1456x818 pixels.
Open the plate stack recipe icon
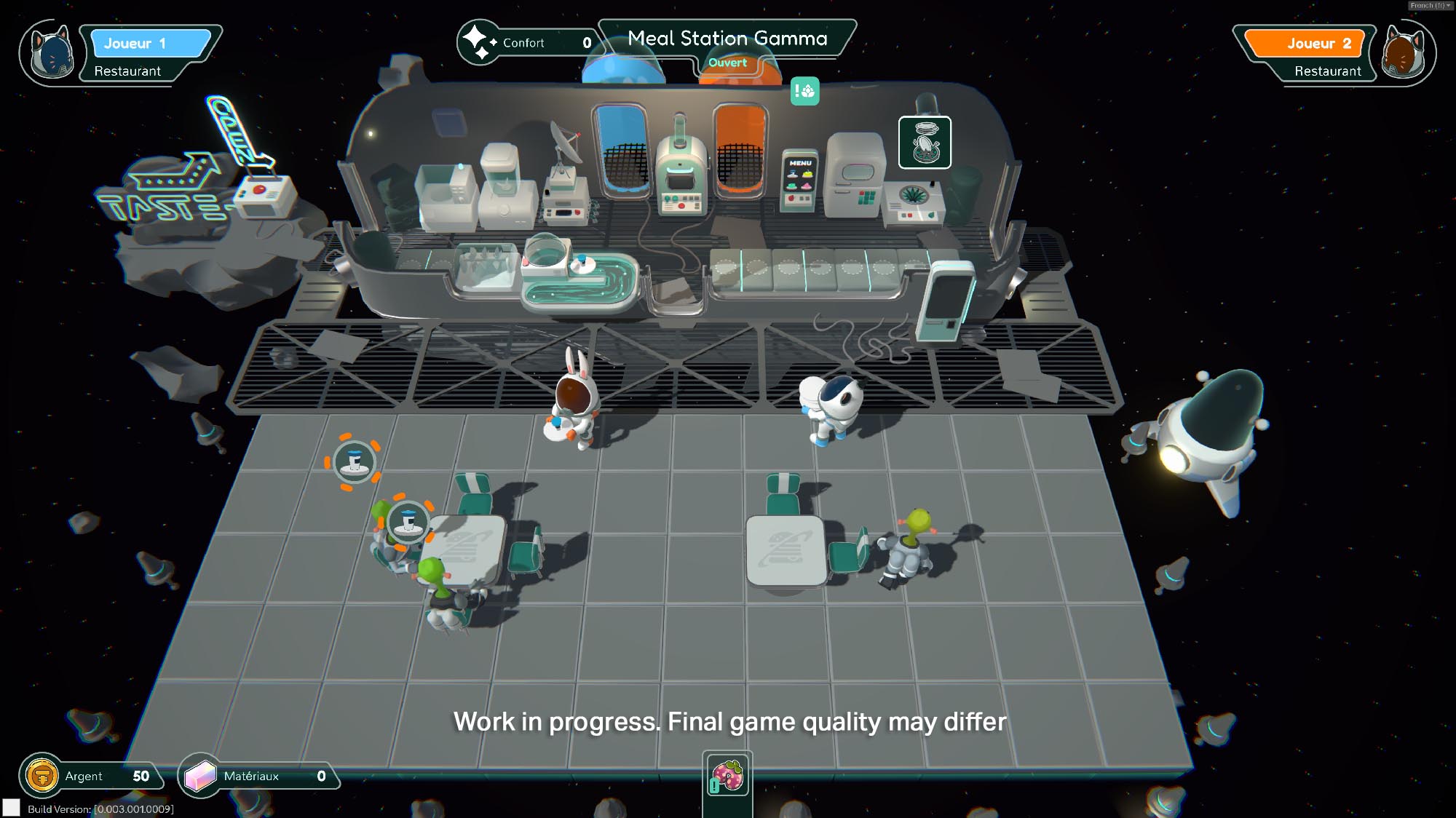coord(924,143)
